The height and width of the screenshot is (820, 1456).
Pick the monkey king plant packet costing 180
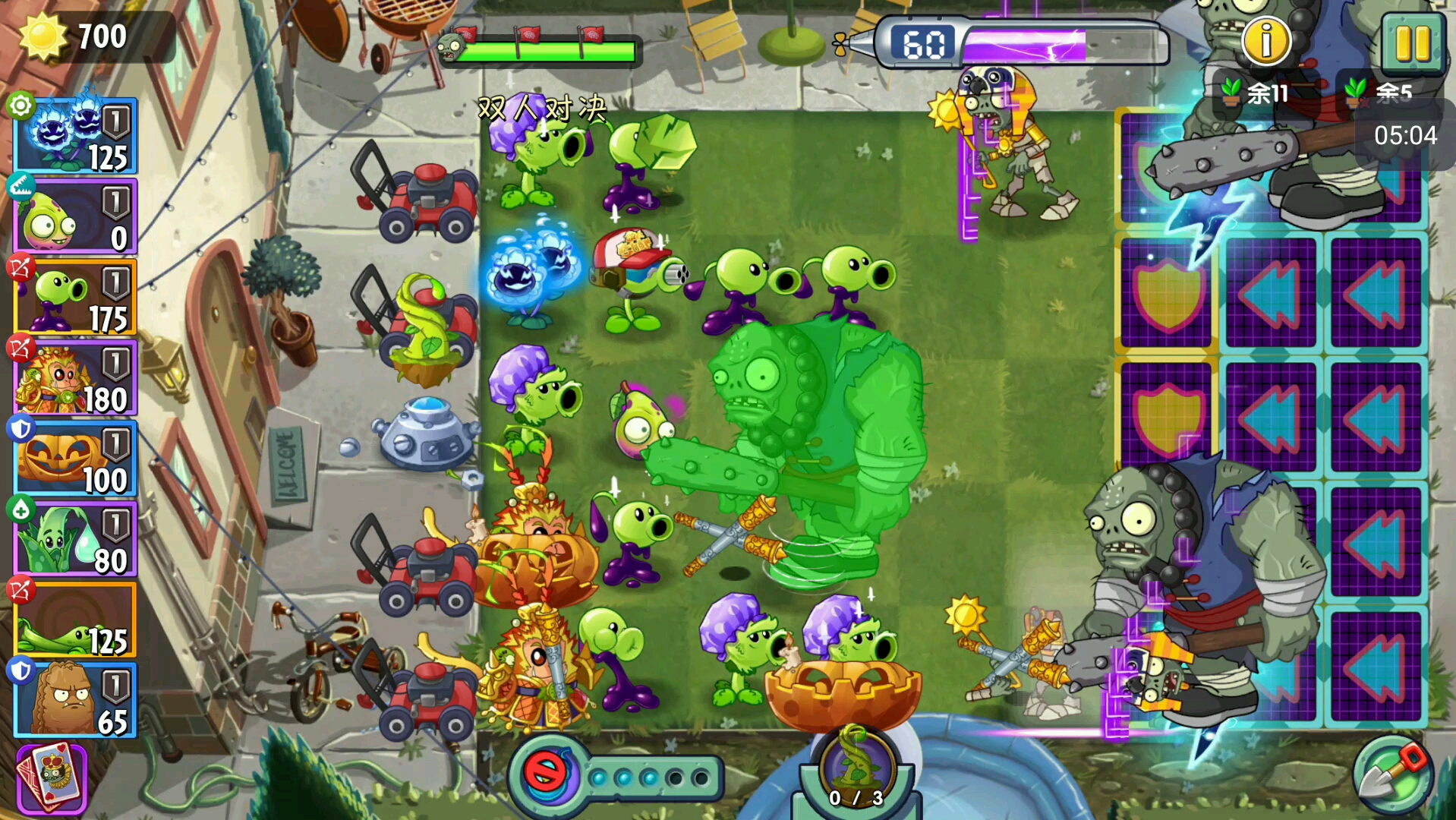coord(75,379)
